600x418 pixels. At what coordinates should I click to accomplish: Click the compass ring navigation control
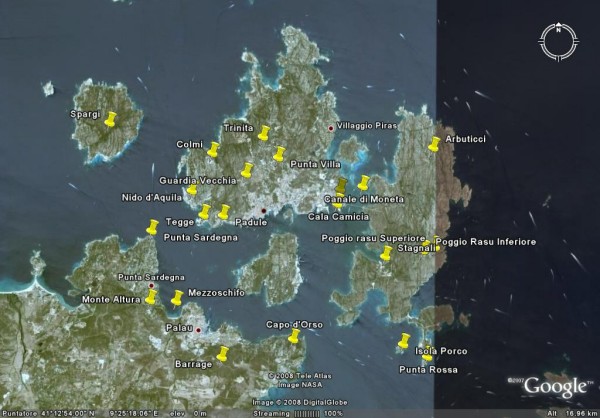coord(555,40)
